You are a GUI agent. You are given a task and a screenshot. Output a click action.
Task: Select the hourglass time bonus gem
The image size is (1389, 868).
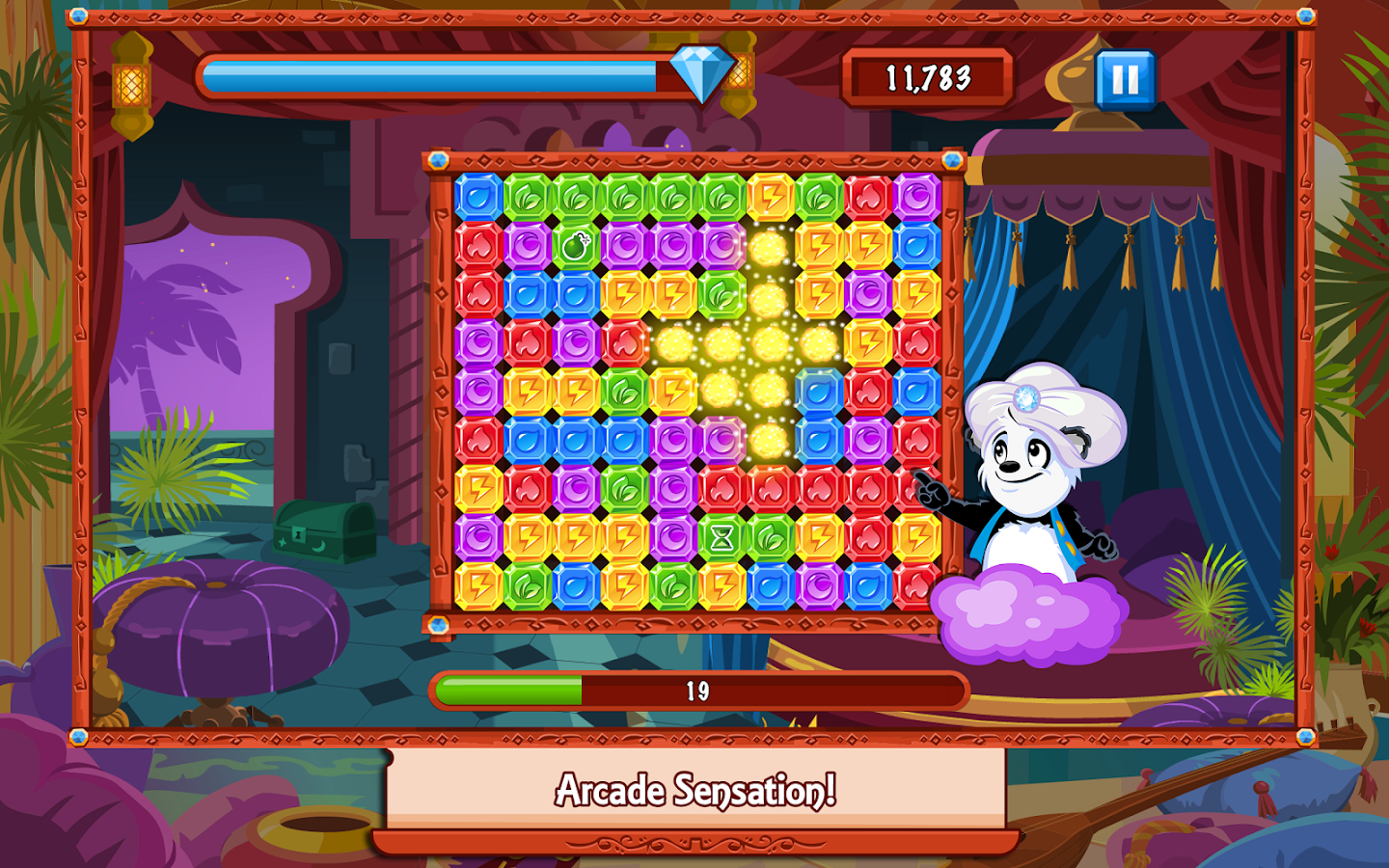pos(721,535)
